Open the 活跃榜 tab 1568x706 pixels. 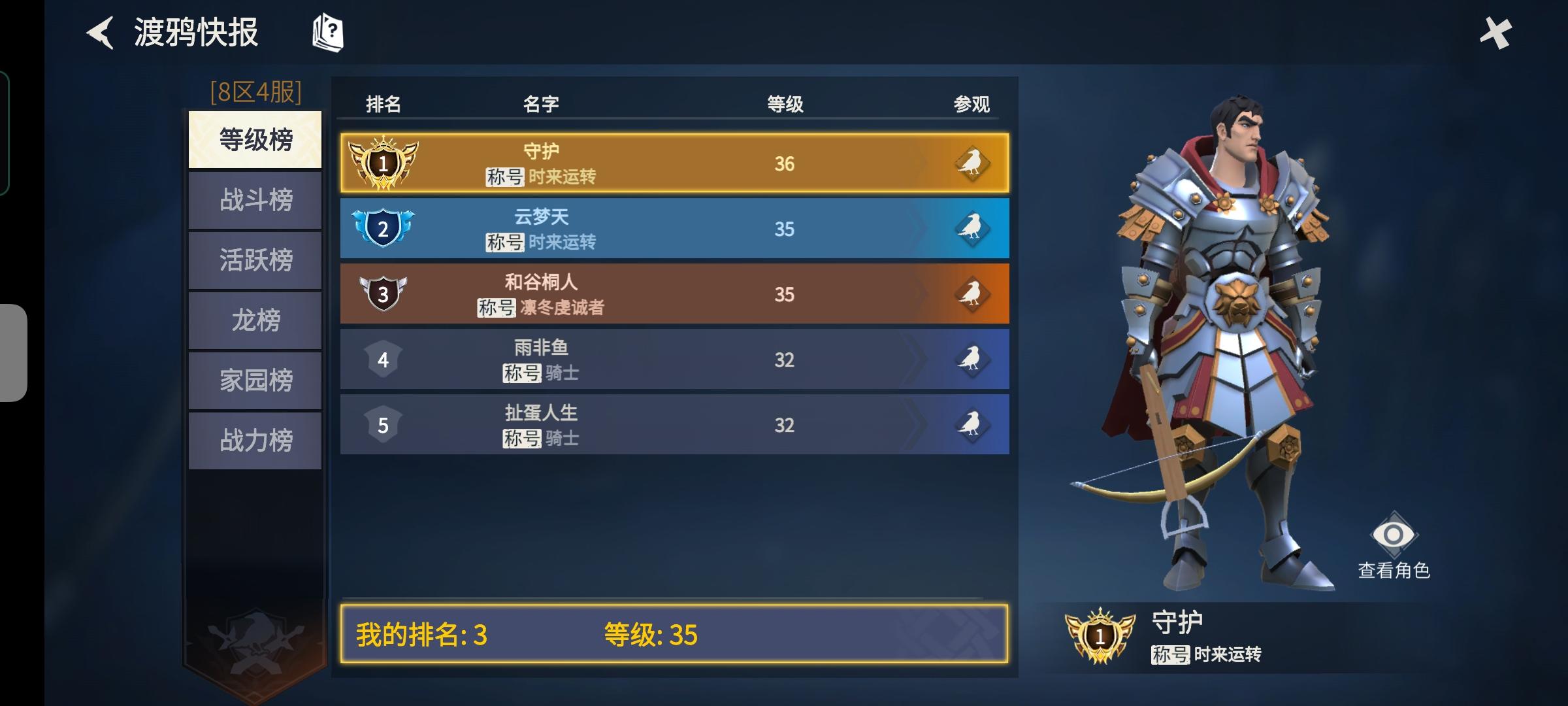click(254, 260)
